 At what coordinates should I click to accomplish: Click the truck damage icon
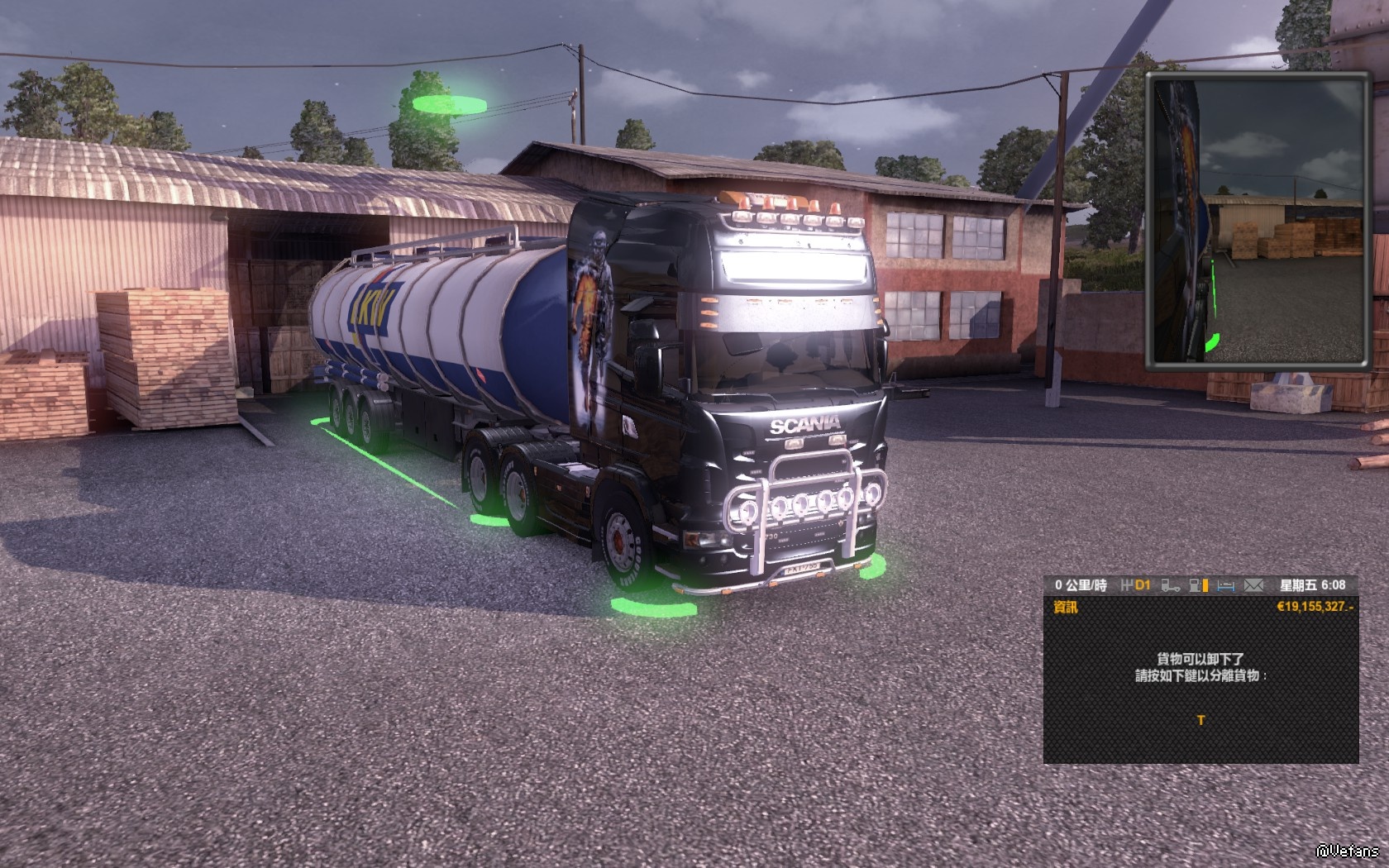(x=1170, y=585)
